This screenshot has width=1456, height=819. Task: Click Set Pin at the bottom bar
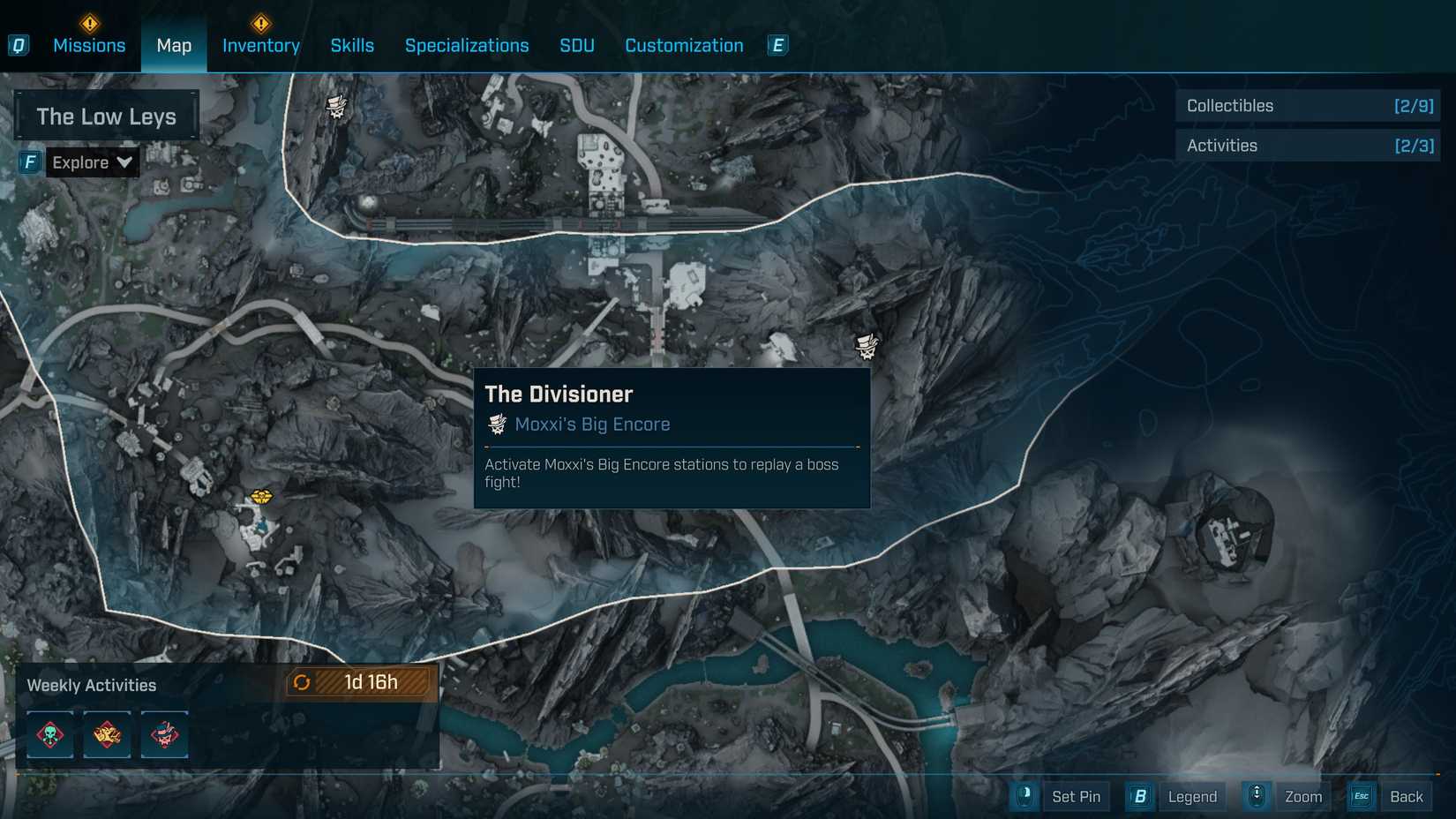coord(1076,796)
